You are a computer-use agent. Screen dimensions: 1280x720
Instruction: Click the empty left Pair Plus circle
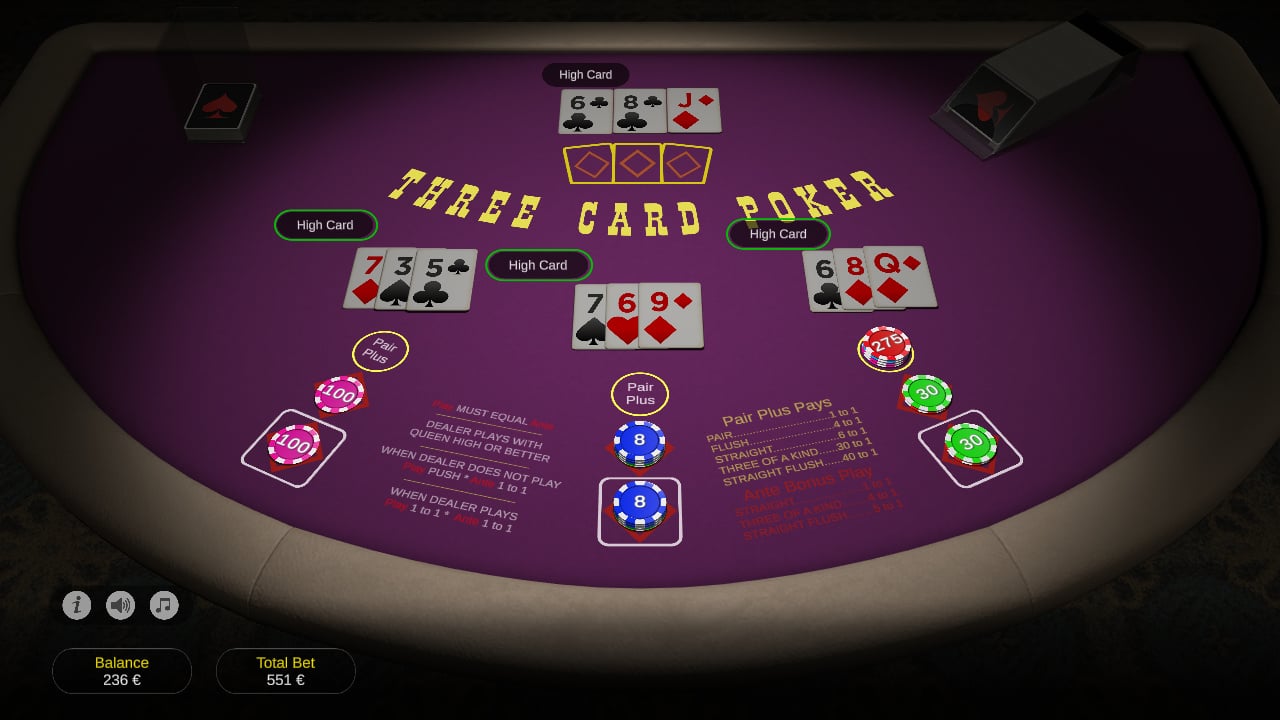coord(379,351)
